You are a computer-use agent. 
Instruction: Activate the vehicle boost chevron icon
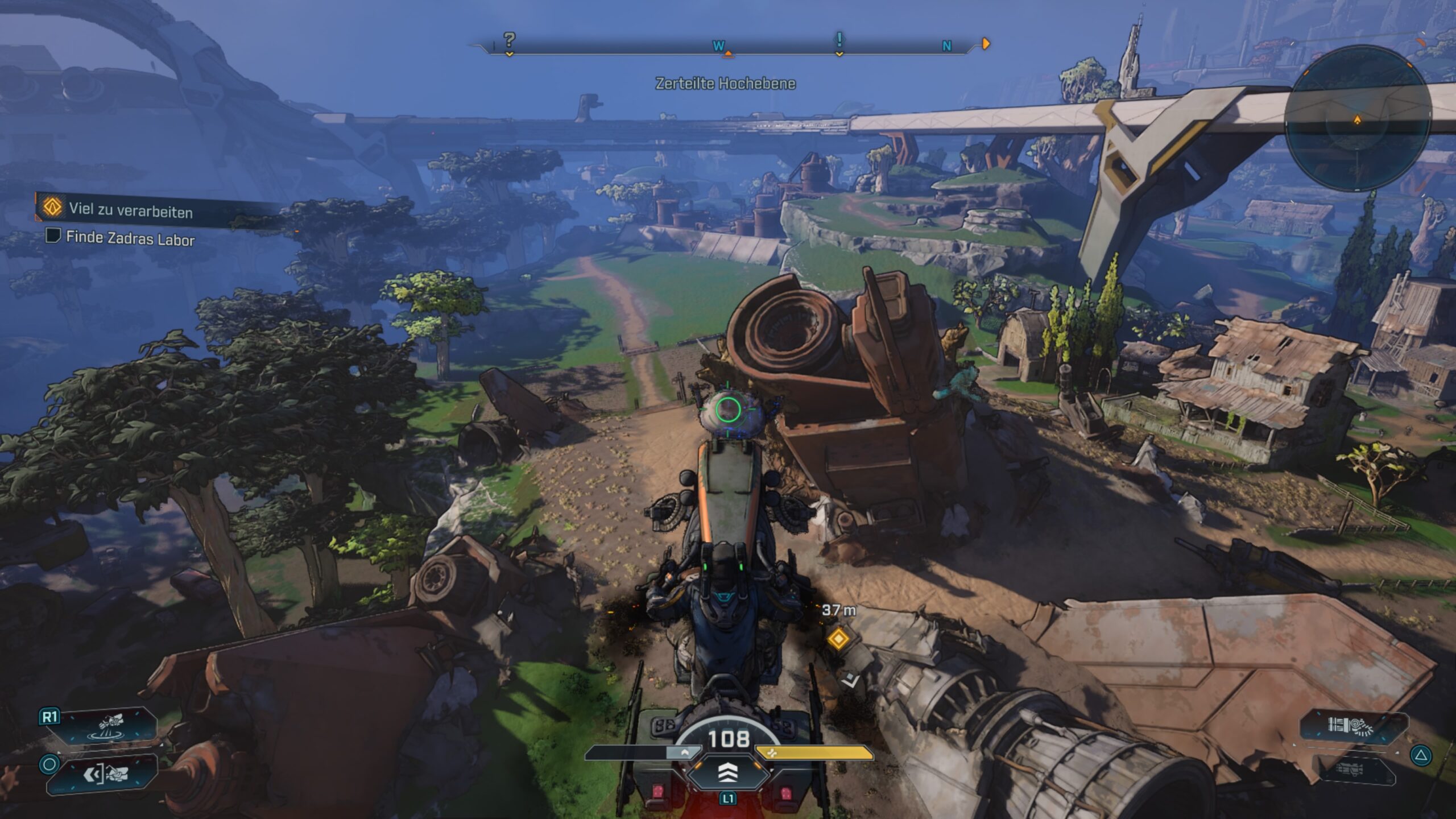point(728,772)
